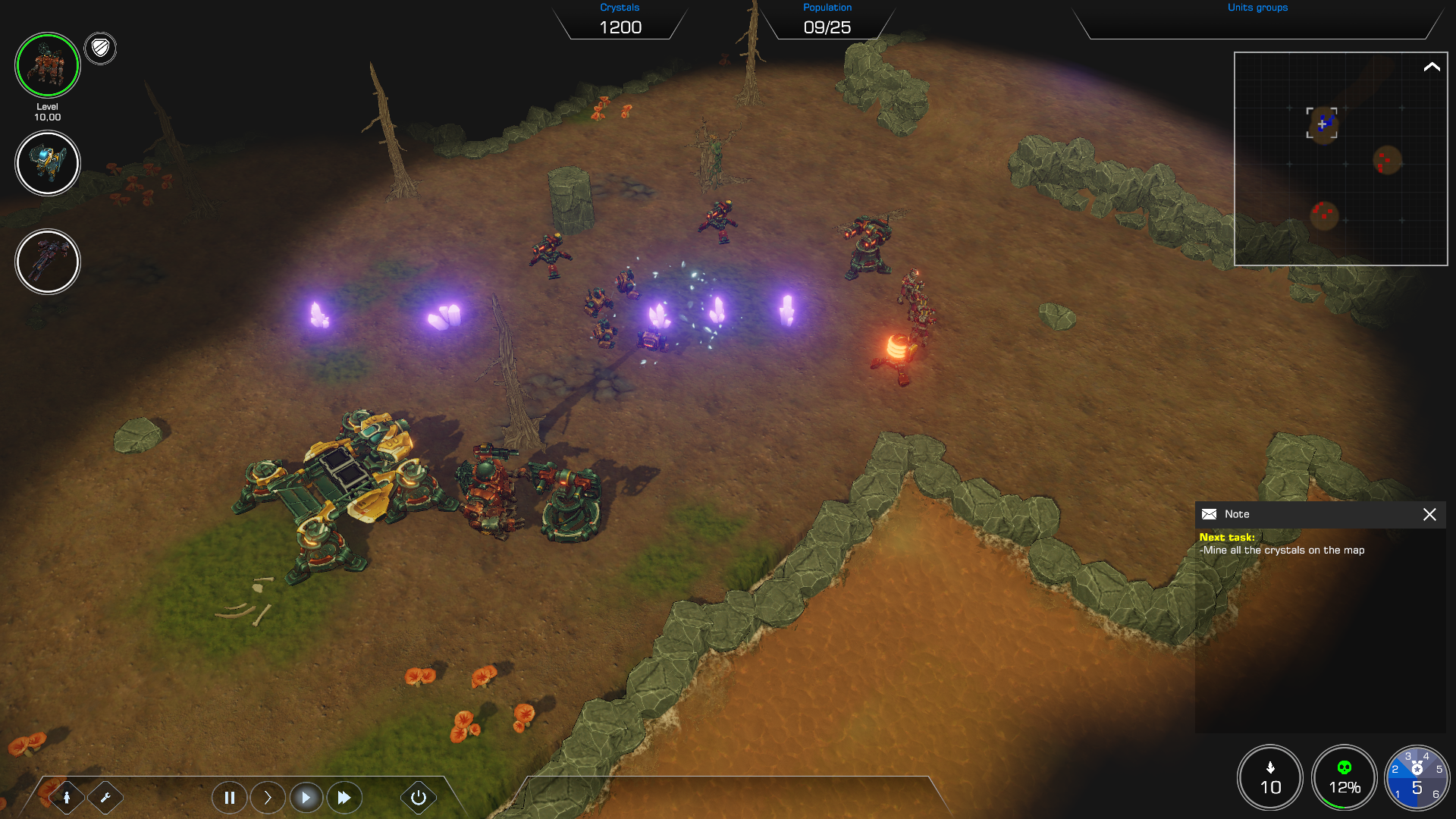Screen dimensions: 1456x819
Task: Collapse the minimap with the arrow
Action: pyautogui.click(x=1432, y=67)
